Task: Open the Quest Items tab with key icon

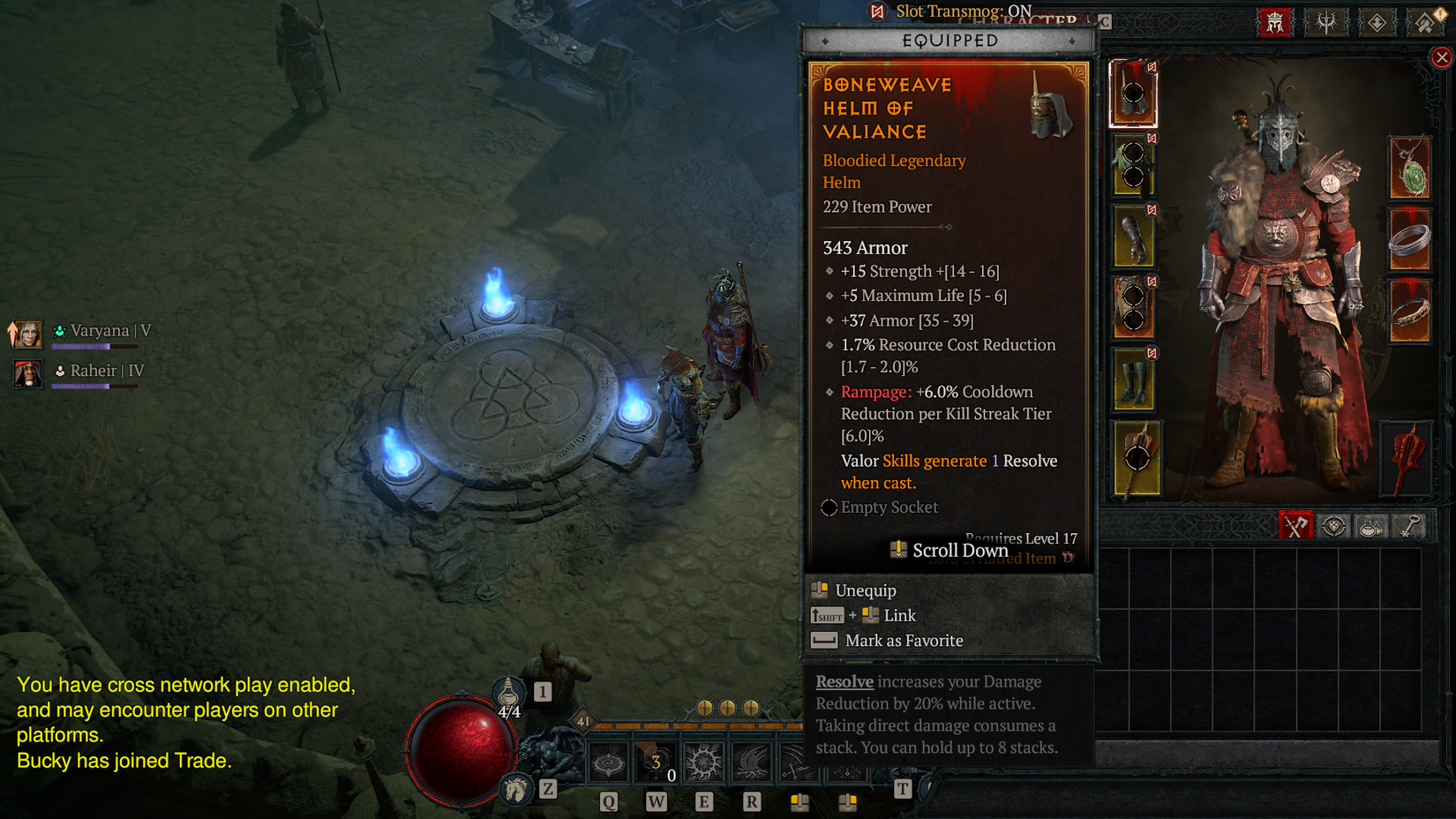Action: click(1409, 526)
